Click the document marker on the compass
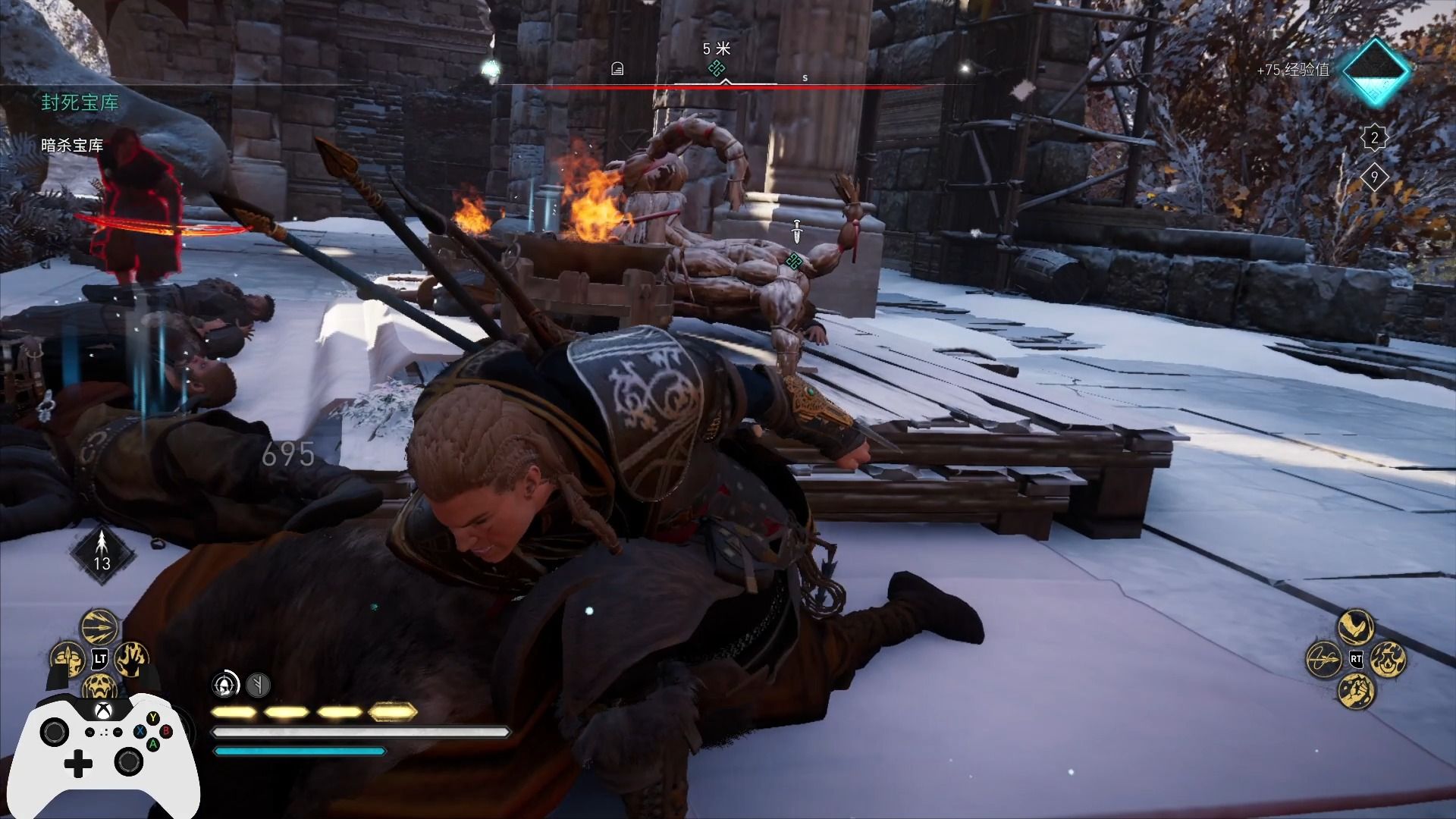Image resolution: width=1456 pixels, height=819 pixels. tap(617, 70)
